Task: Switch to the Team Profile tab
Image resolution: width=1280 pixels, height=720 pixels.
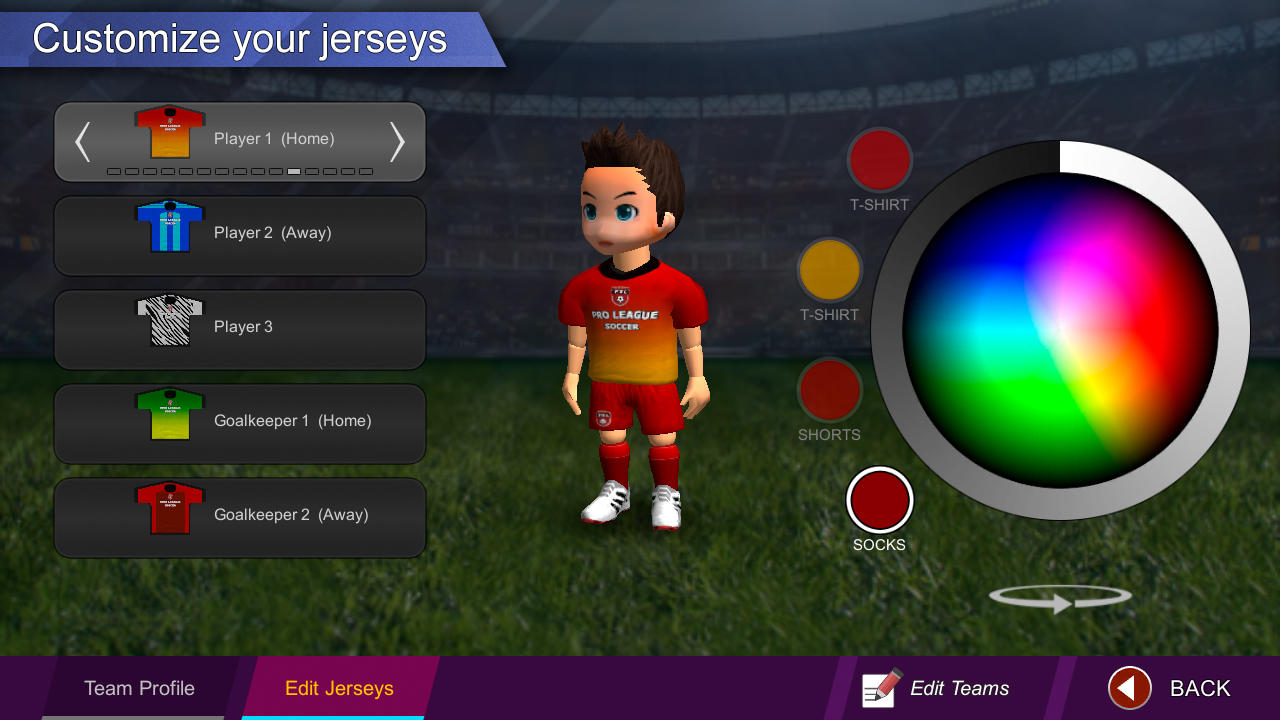Action: point(139,688)
